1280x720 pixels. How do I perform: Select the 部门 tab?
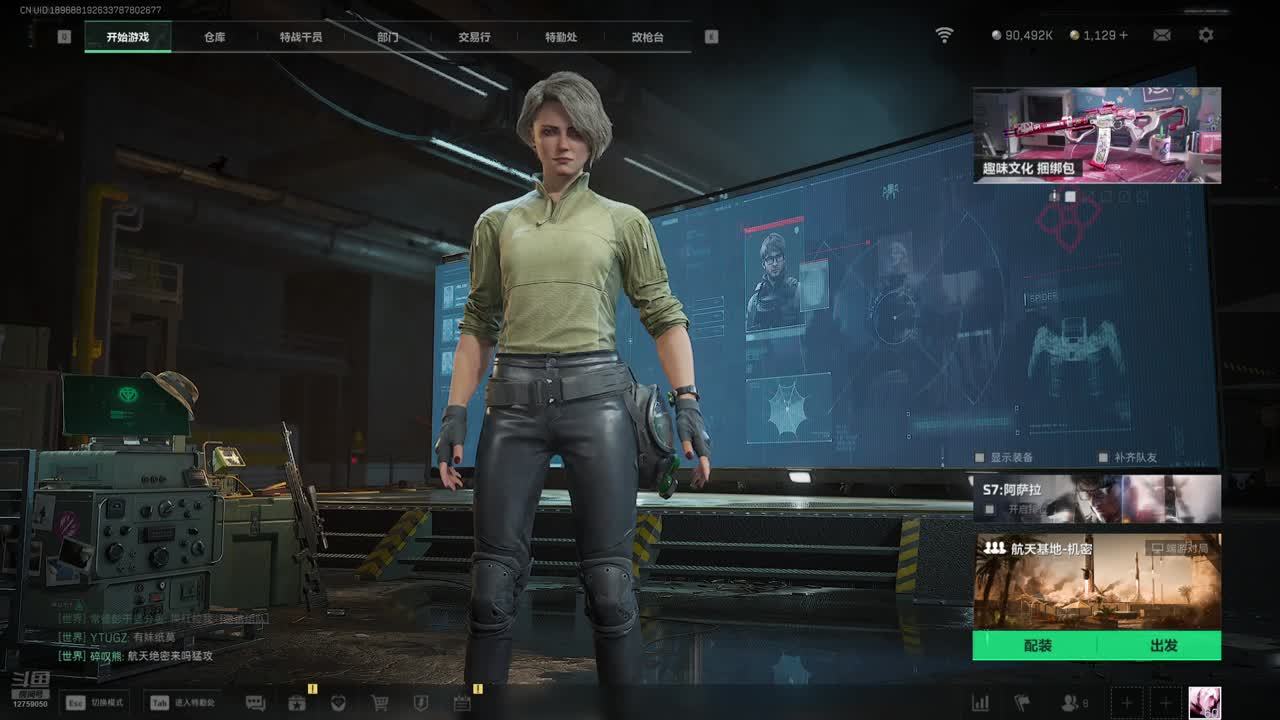387,37
